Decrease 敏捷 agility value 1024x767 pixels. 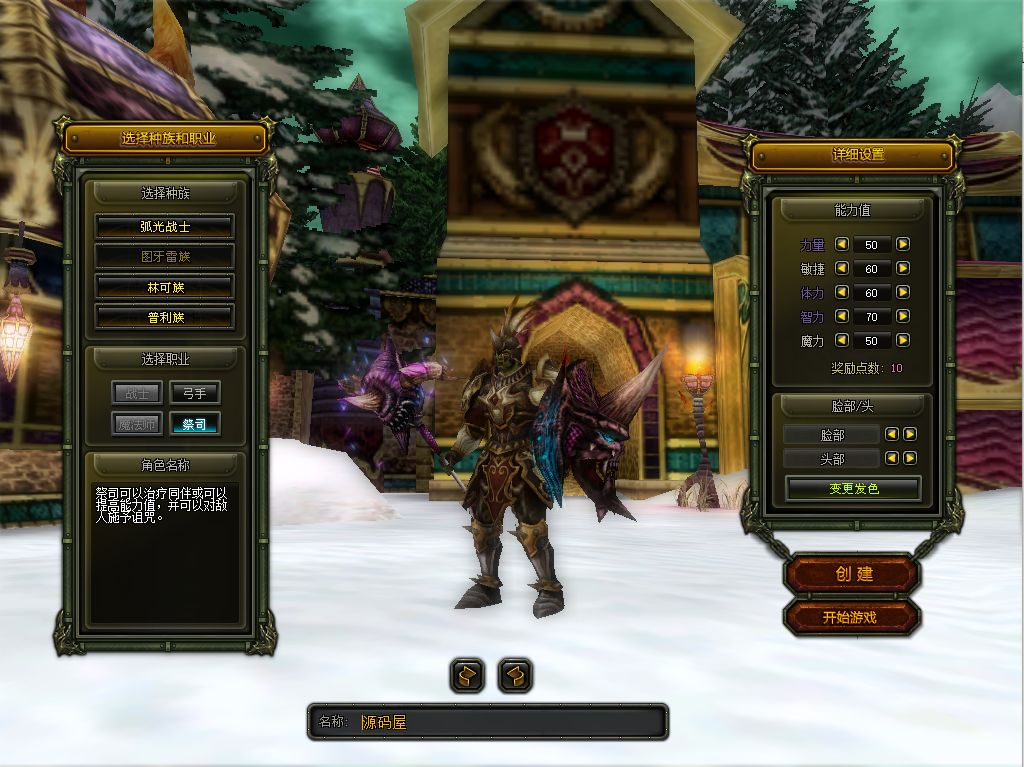[842, 268]
